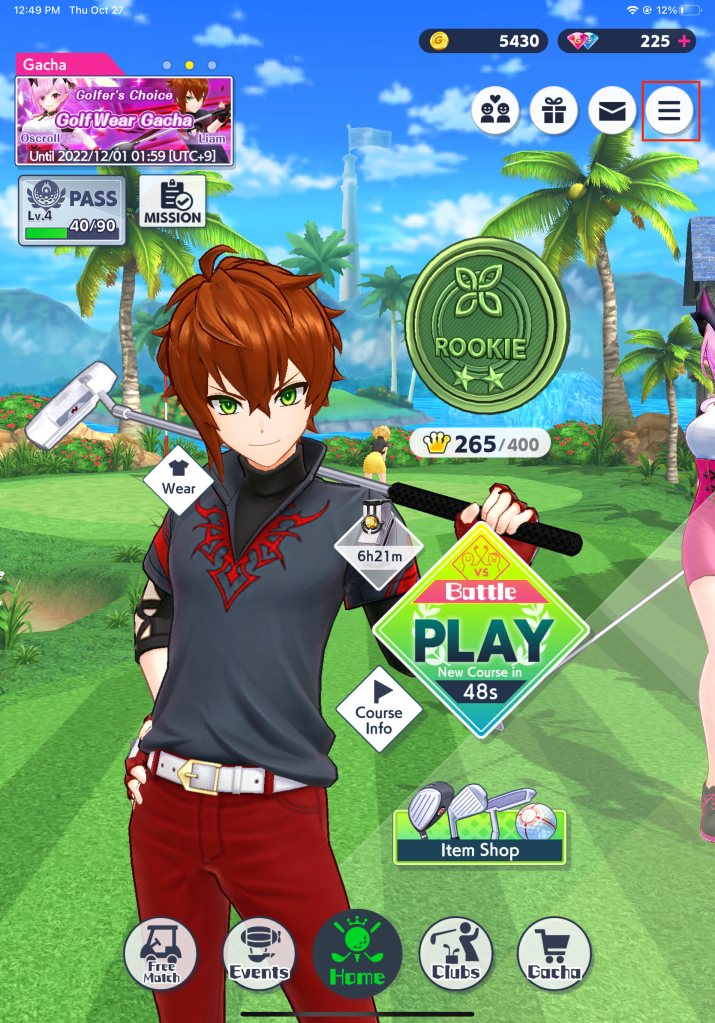Go to the Clubs tab
Viewport: 715px width, 1023px height.
pyautogui.click(x=456, y=955)
